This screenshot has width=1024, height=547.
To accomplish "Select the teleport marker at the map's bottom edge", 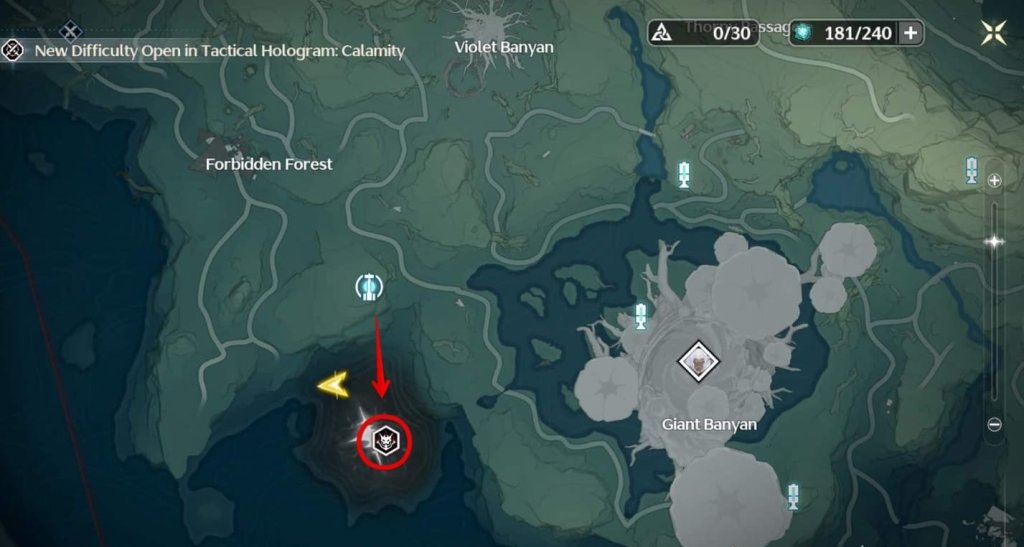I will (x=793, y=496).
